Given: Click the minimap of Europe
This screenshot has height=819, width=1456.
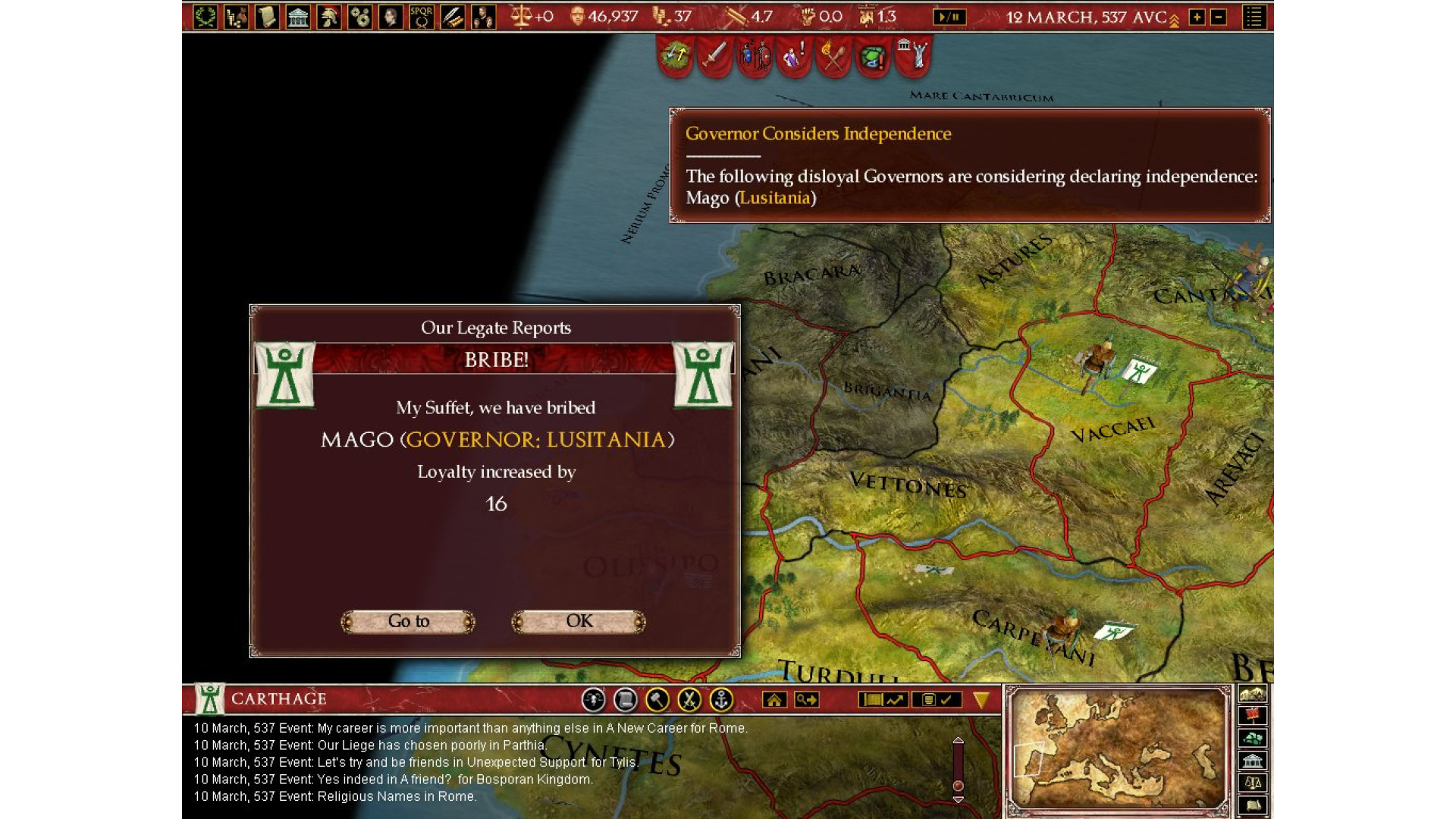Looking at the screenshot, I should [1118, 749].
